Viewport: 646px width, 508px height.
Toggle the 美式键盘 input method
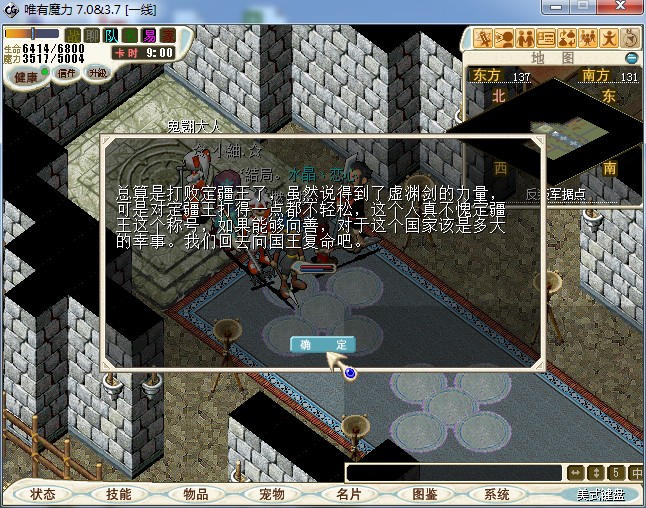(x=600, y=494)
